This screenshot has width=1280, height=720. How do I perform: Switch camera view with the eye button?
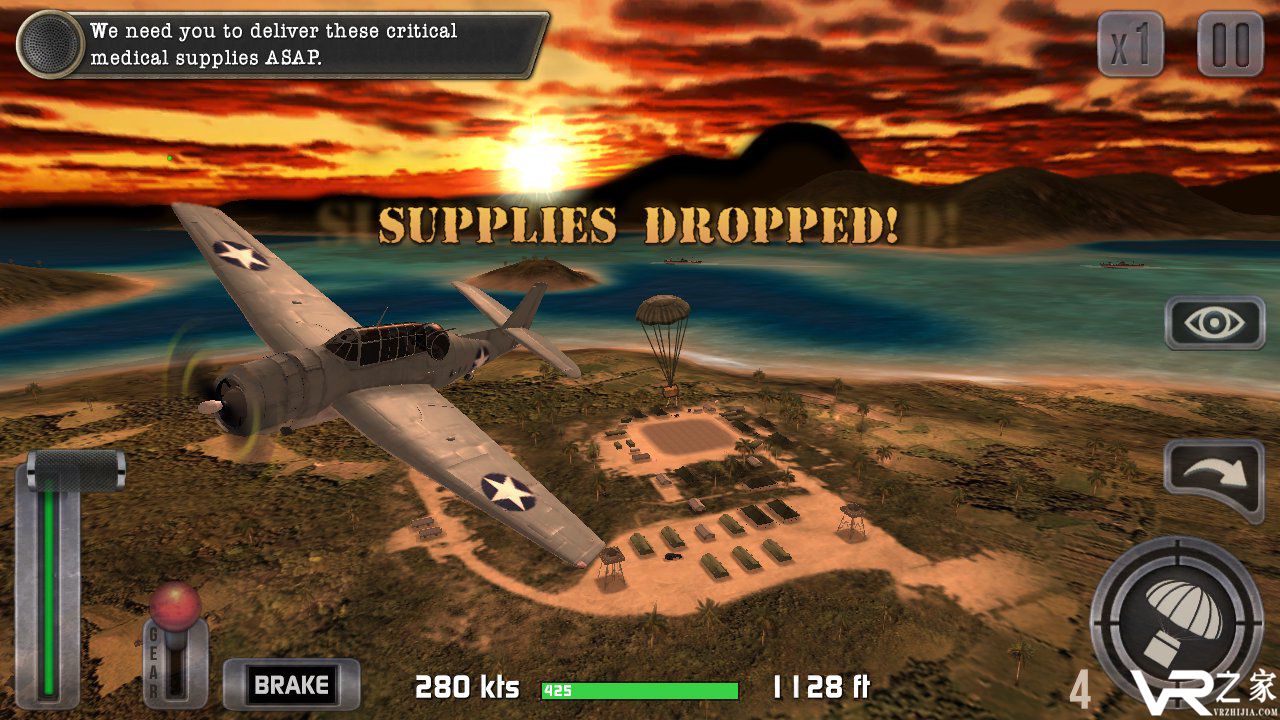[x=1215, y=323]
